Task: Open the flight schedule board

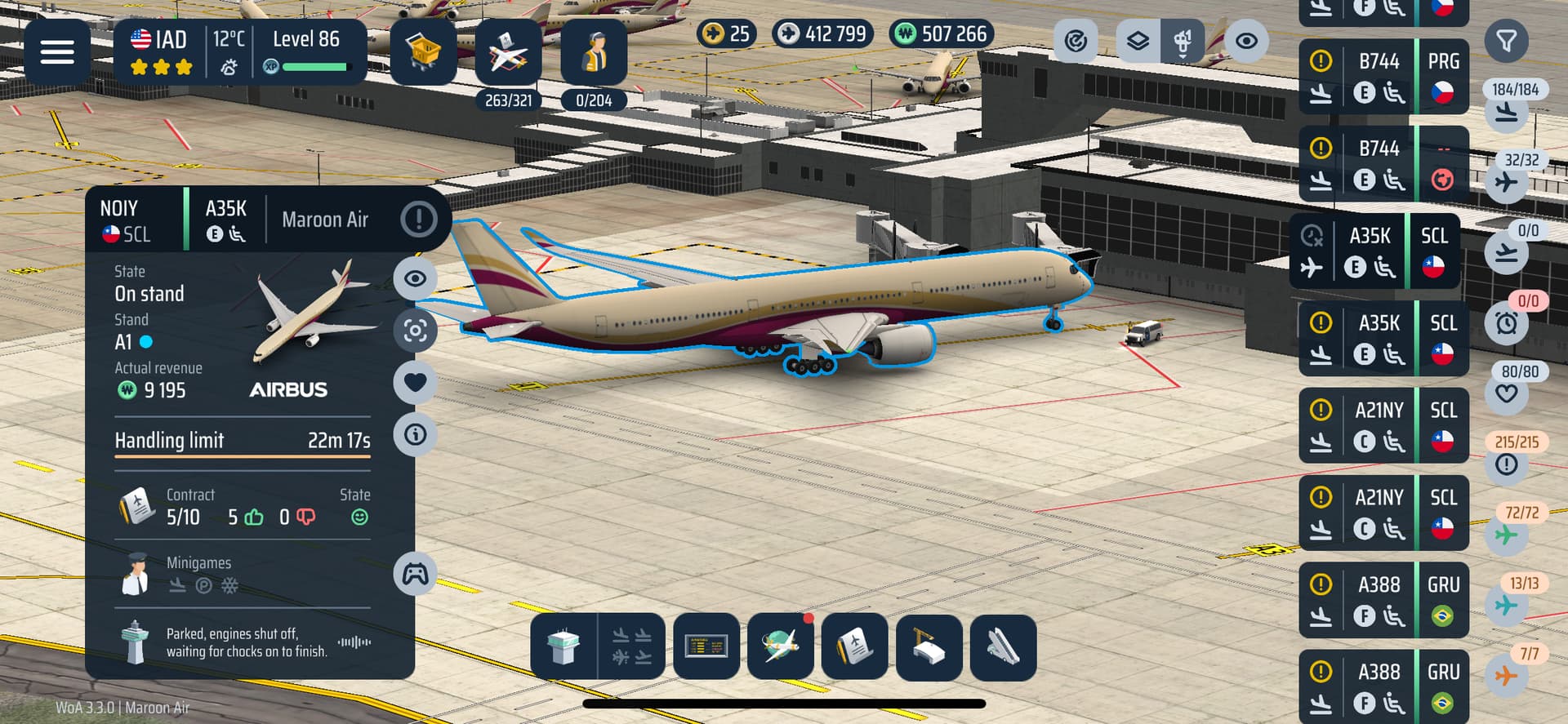Action: (x=706, y=646)
